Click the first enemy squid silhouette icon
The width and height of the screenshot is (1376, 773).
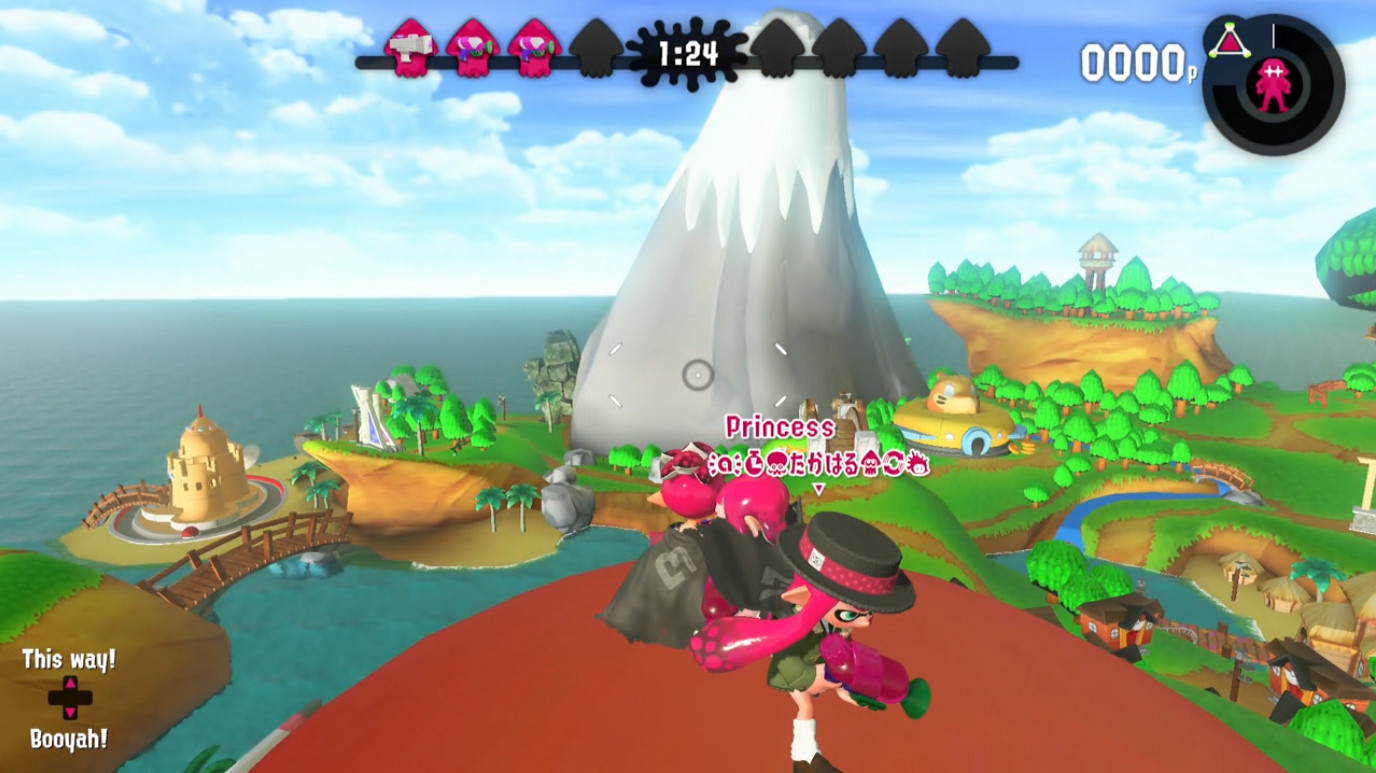(777, 48)
